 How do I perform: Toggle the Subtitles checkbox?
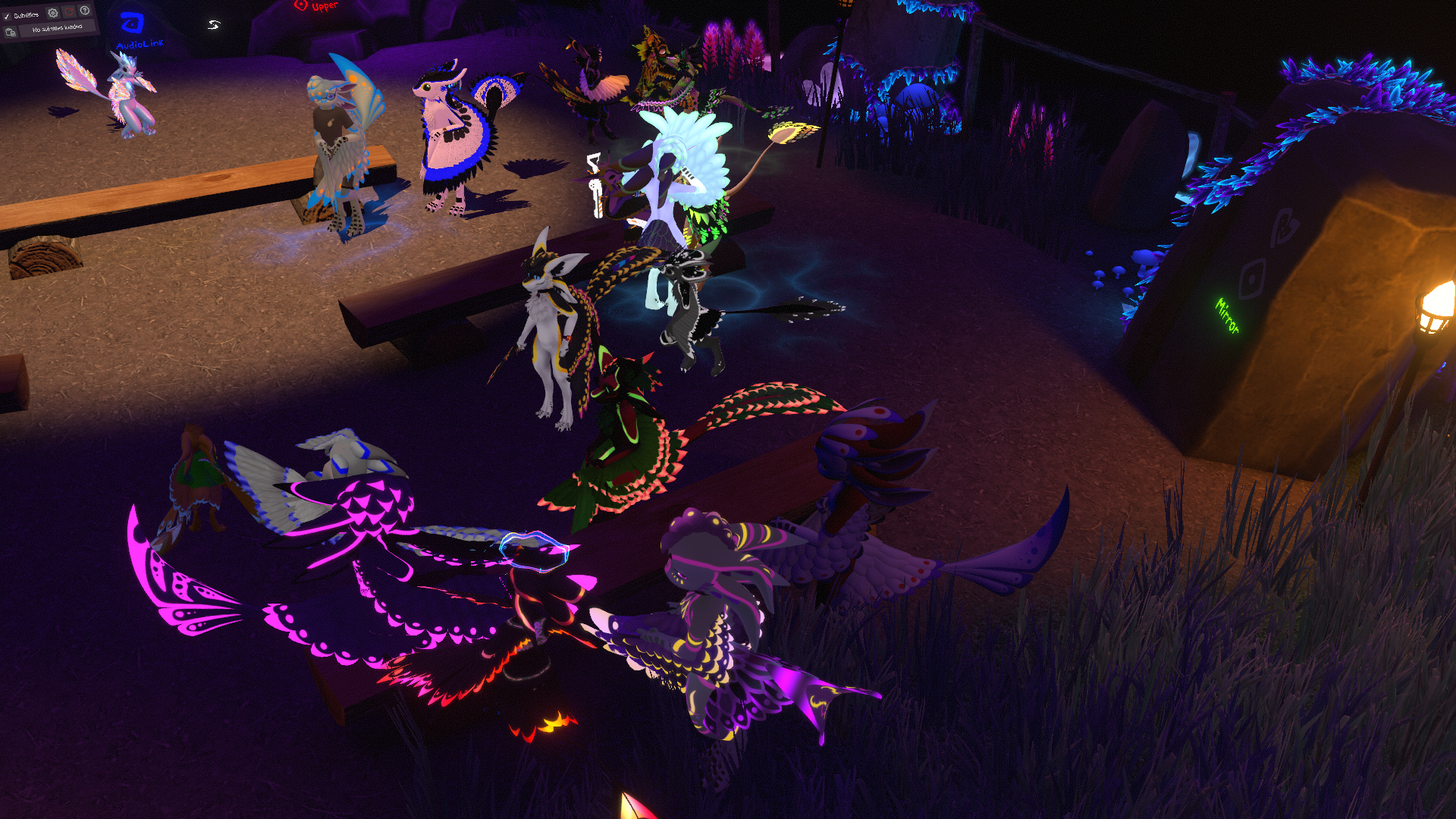(7, 17)
